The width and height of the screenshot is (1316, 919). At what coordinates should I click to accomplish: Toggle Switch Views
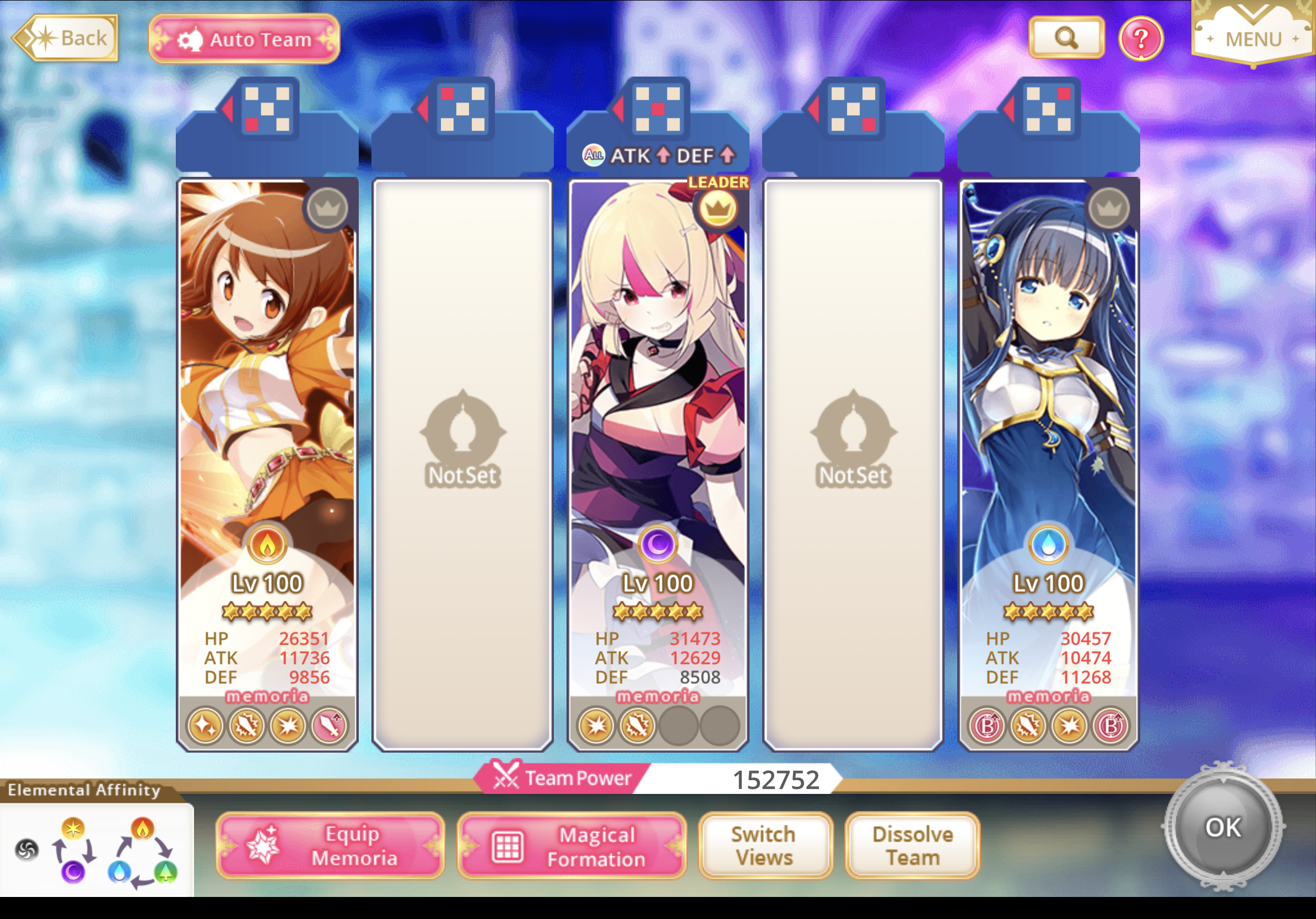tap(764, 846)
